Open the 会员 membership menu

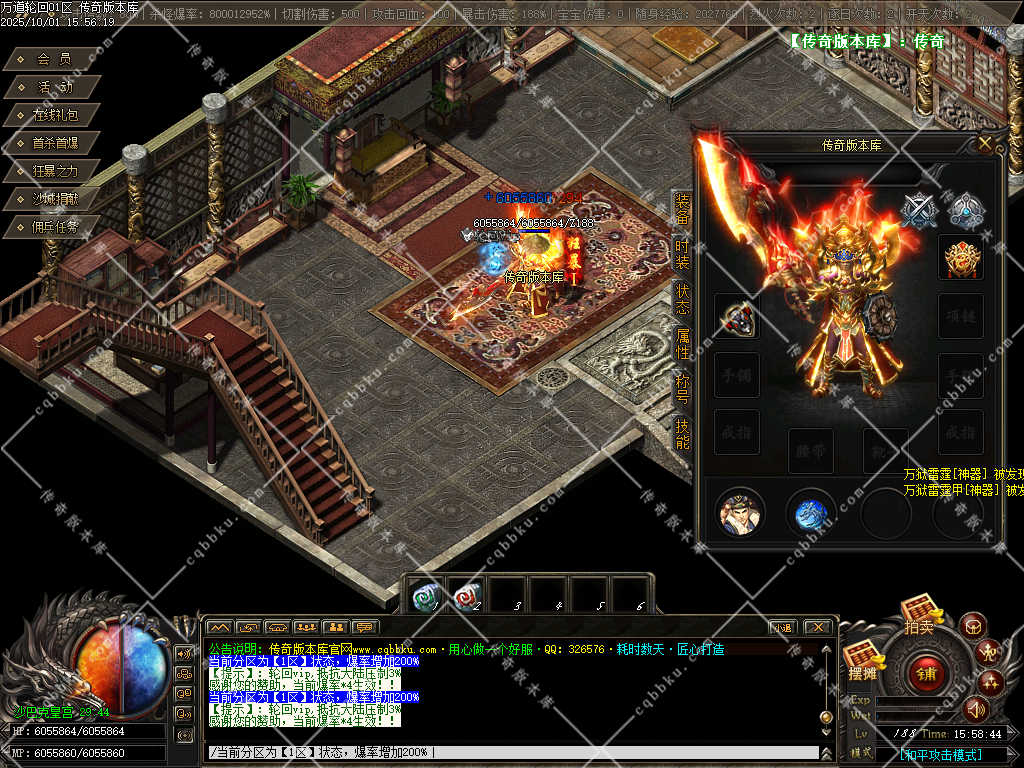coord(54,59)
